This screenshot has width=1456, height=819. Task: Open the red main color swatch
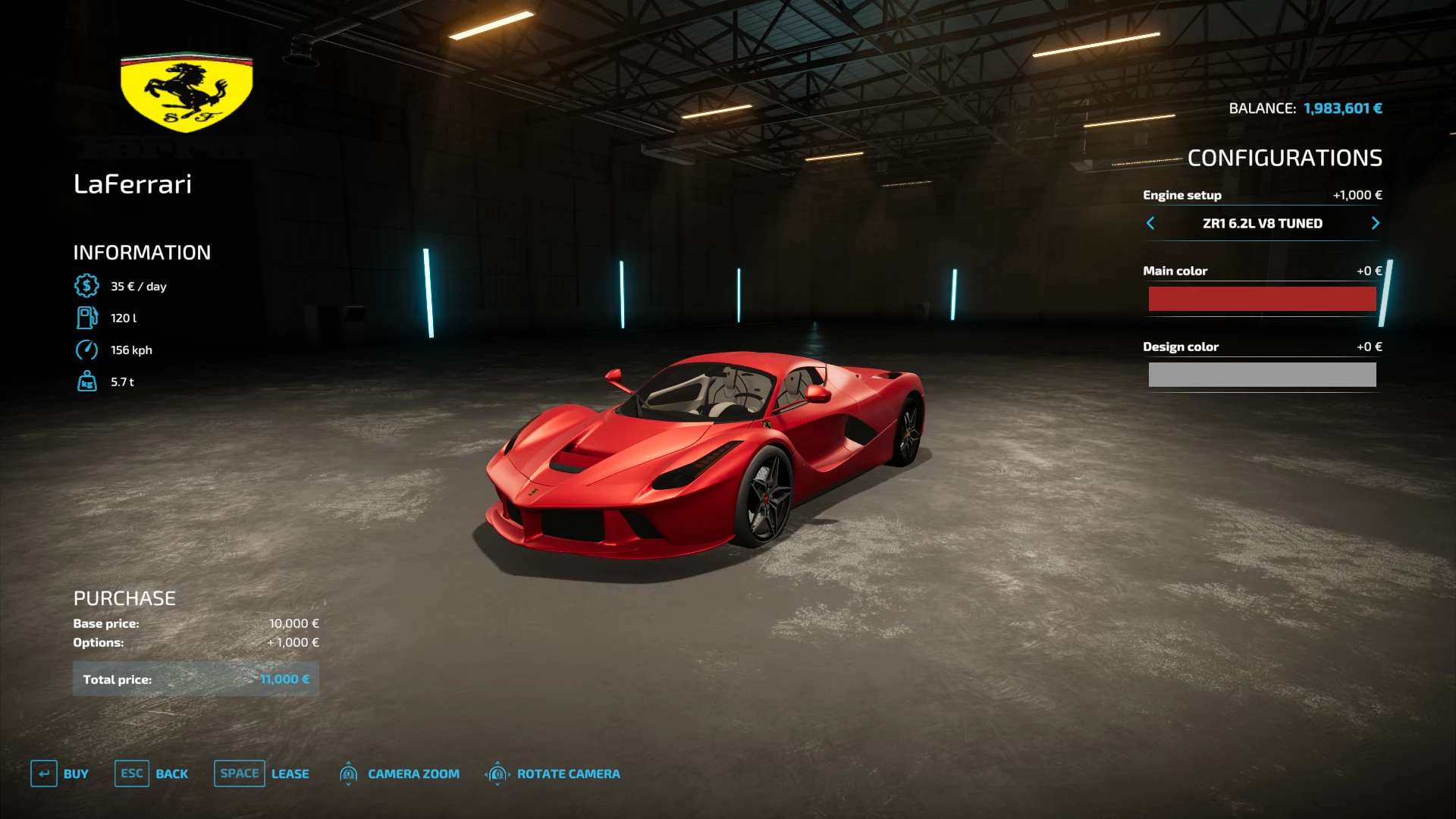tap(1262, 299)
